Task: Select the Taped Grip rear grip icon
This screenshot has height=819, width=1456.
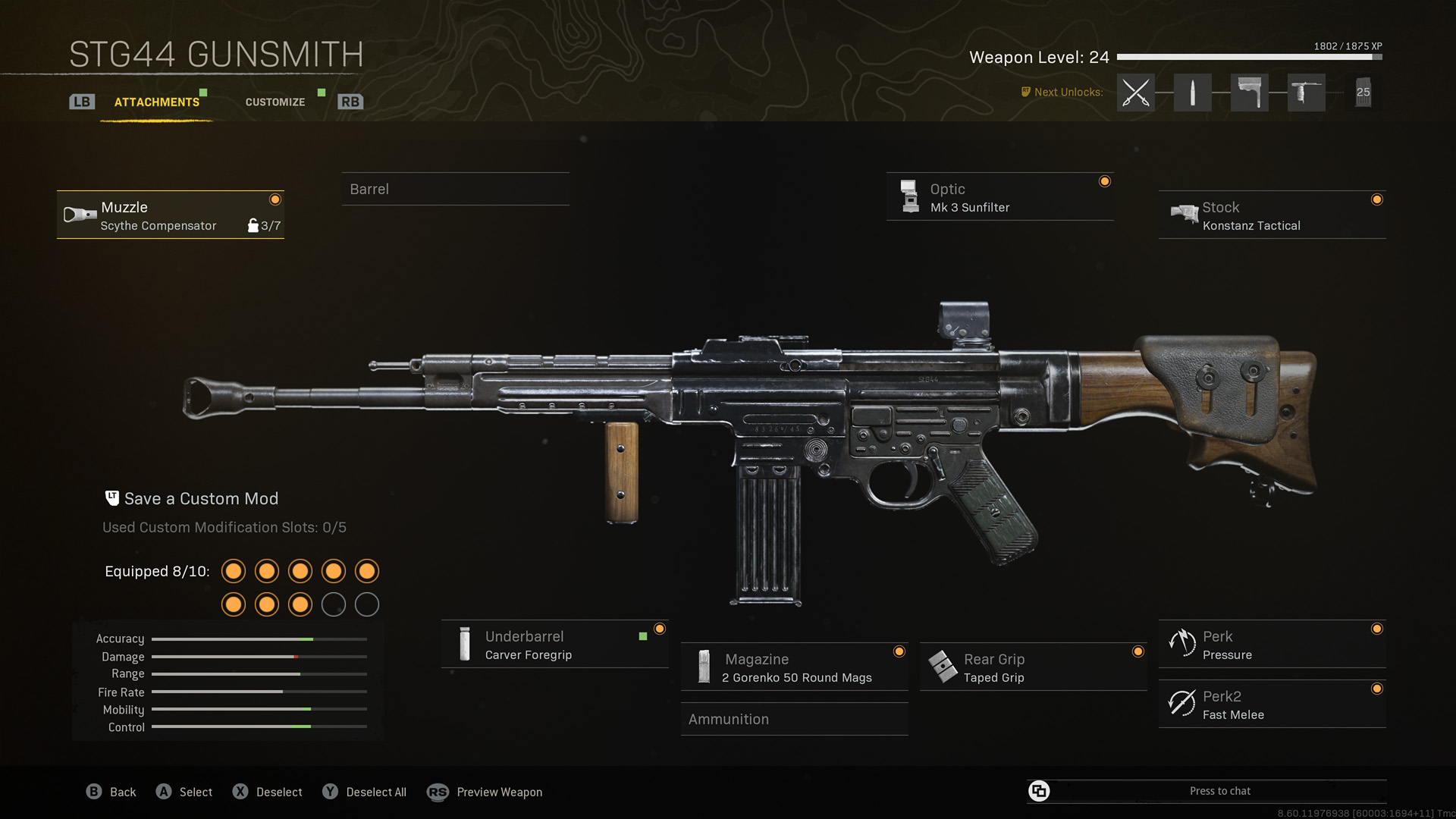Action: point(943,667)
